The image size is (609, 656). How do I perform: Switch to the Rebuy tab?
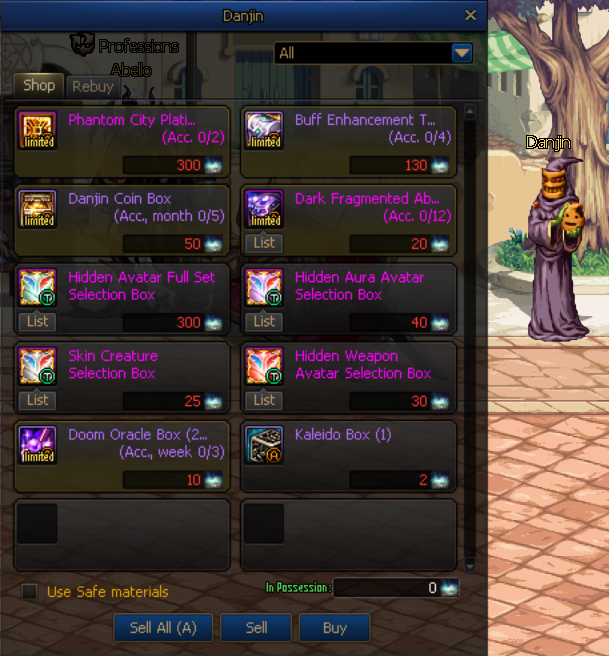(93, 87)
